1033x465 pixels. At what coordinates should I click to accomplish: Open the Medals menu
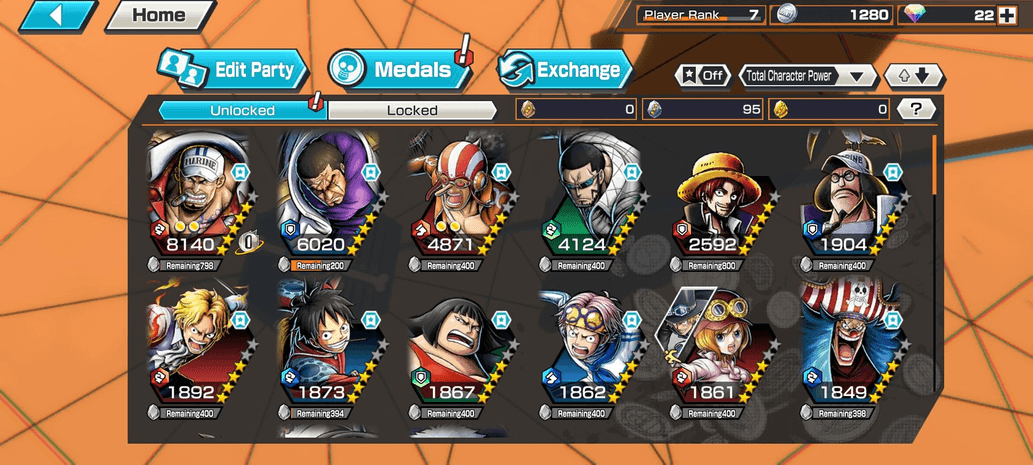(399, 70)
